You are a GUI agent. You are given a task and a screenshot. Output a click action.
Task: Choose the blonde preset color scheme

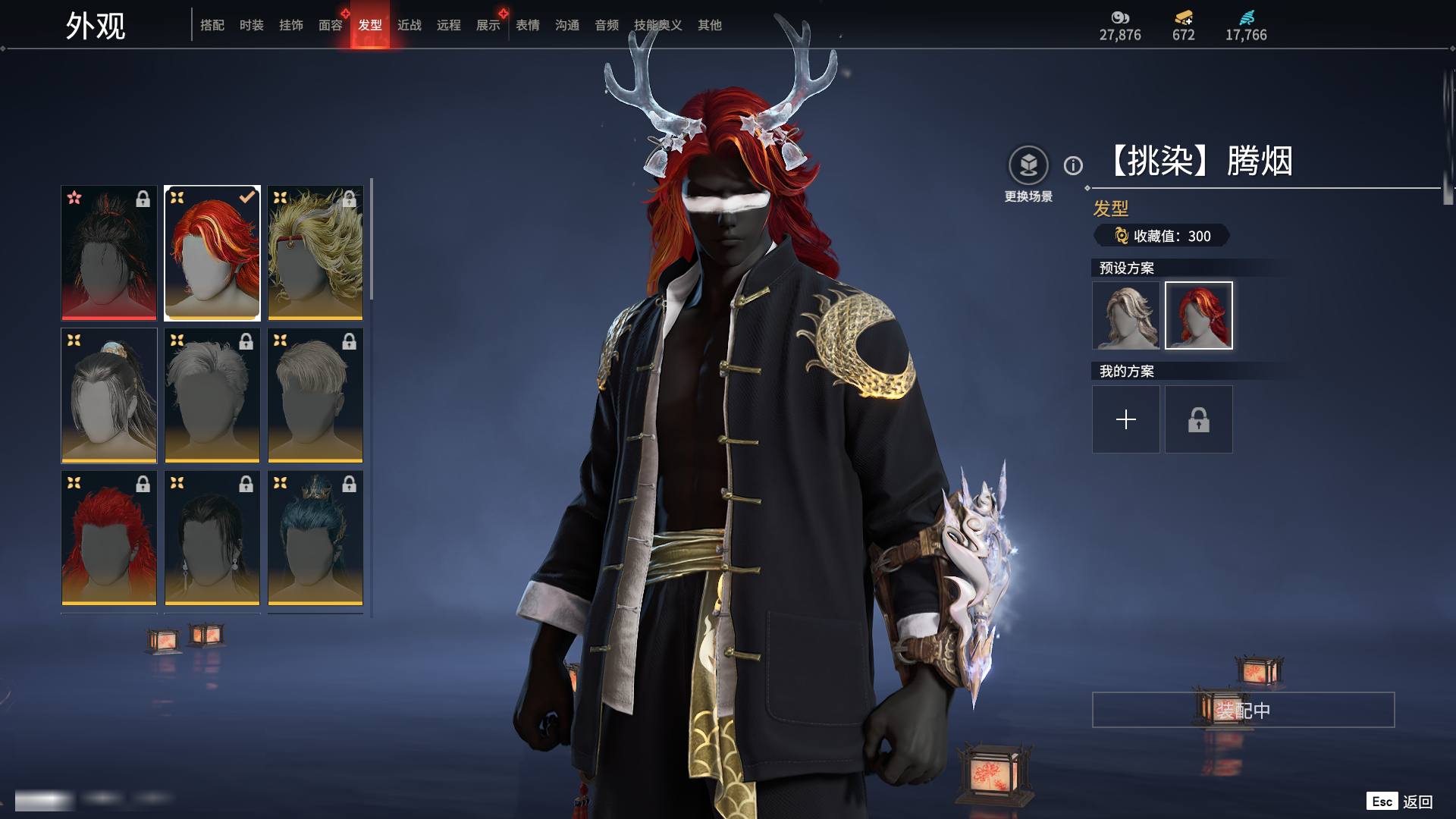point(1125,315)
